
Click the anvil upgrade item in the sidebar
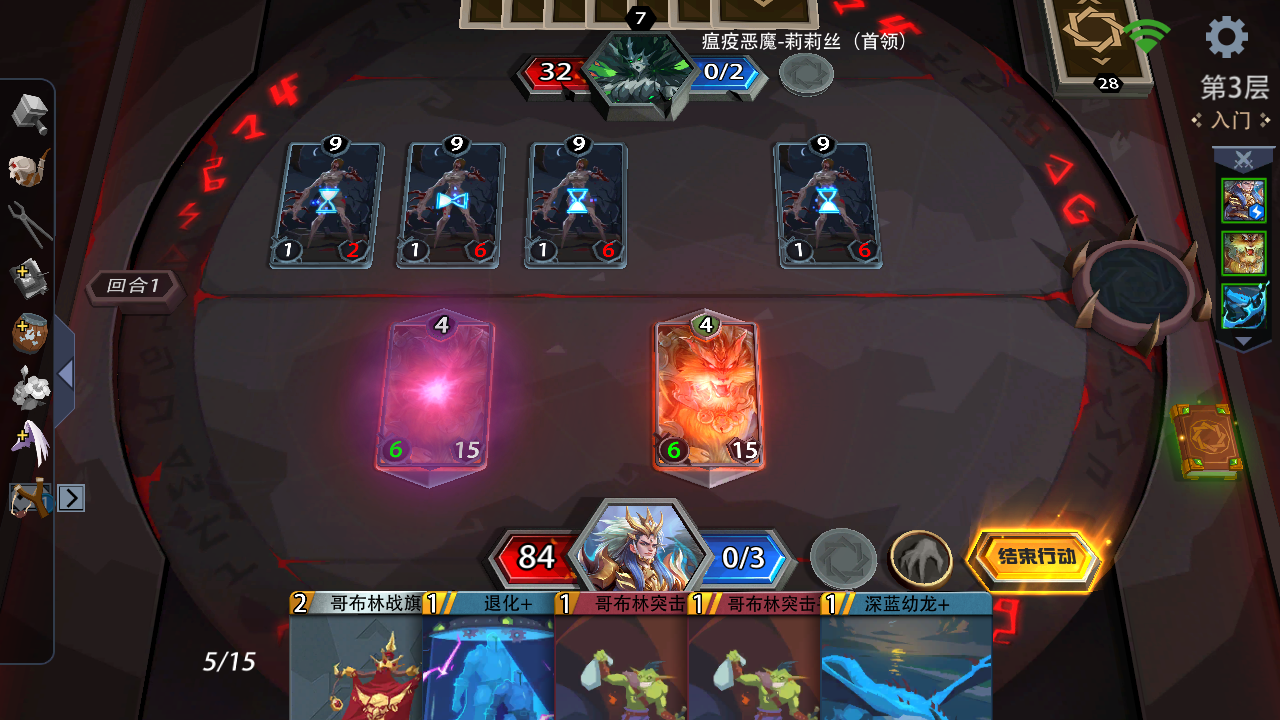click(x=30, y=278)
